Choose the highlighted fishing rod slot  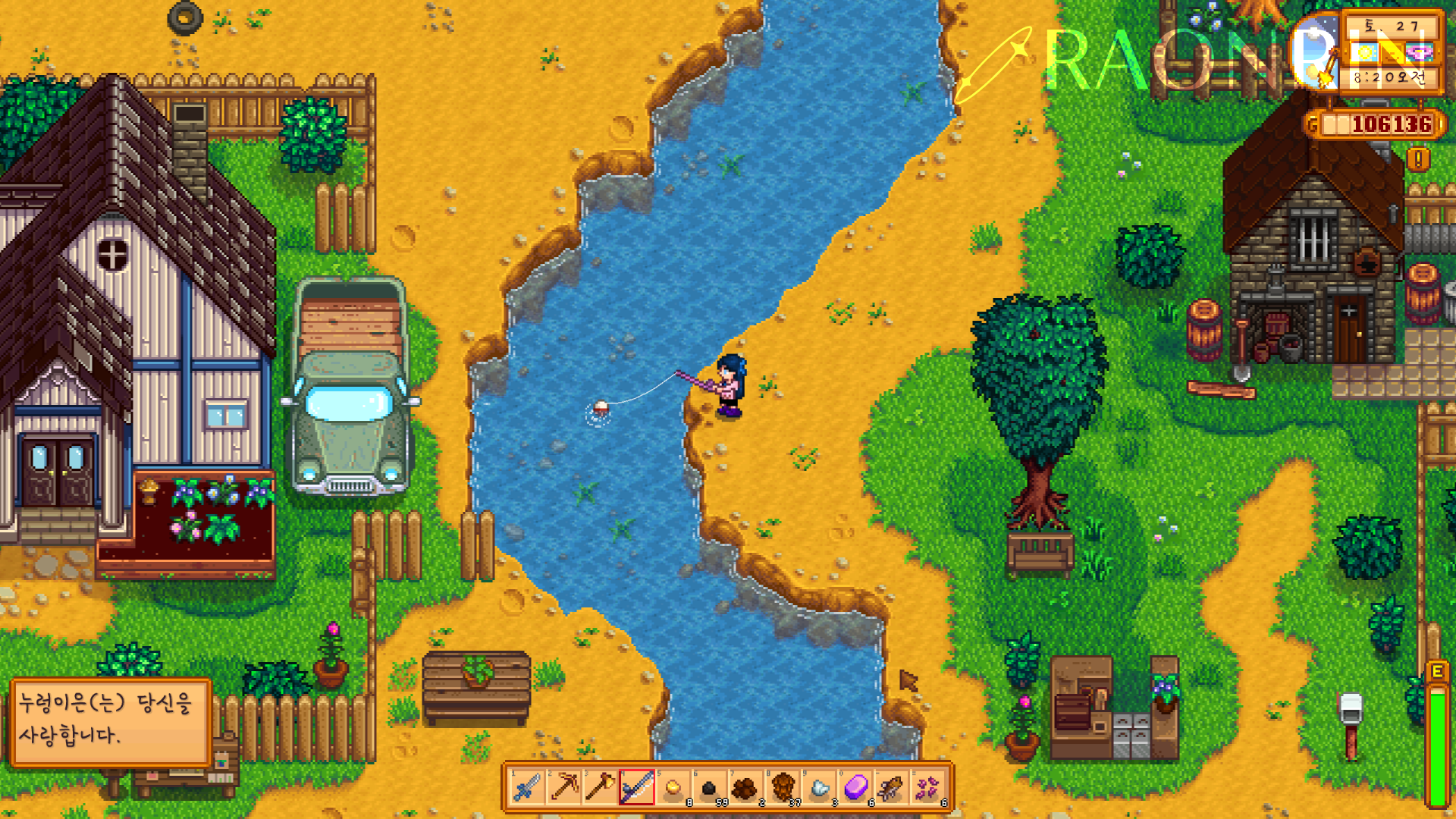(x=636, y=788)
